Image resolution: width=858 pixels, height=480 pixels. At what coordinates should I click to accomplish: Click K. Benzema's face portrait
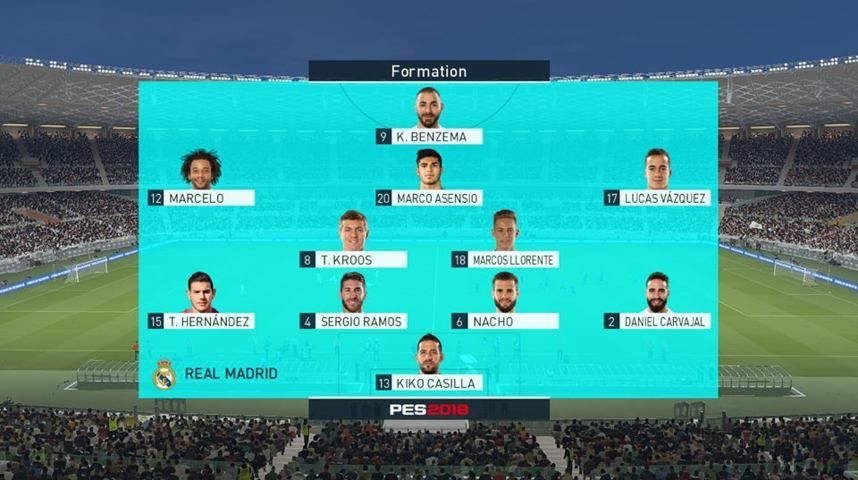(x=429, y=108)
